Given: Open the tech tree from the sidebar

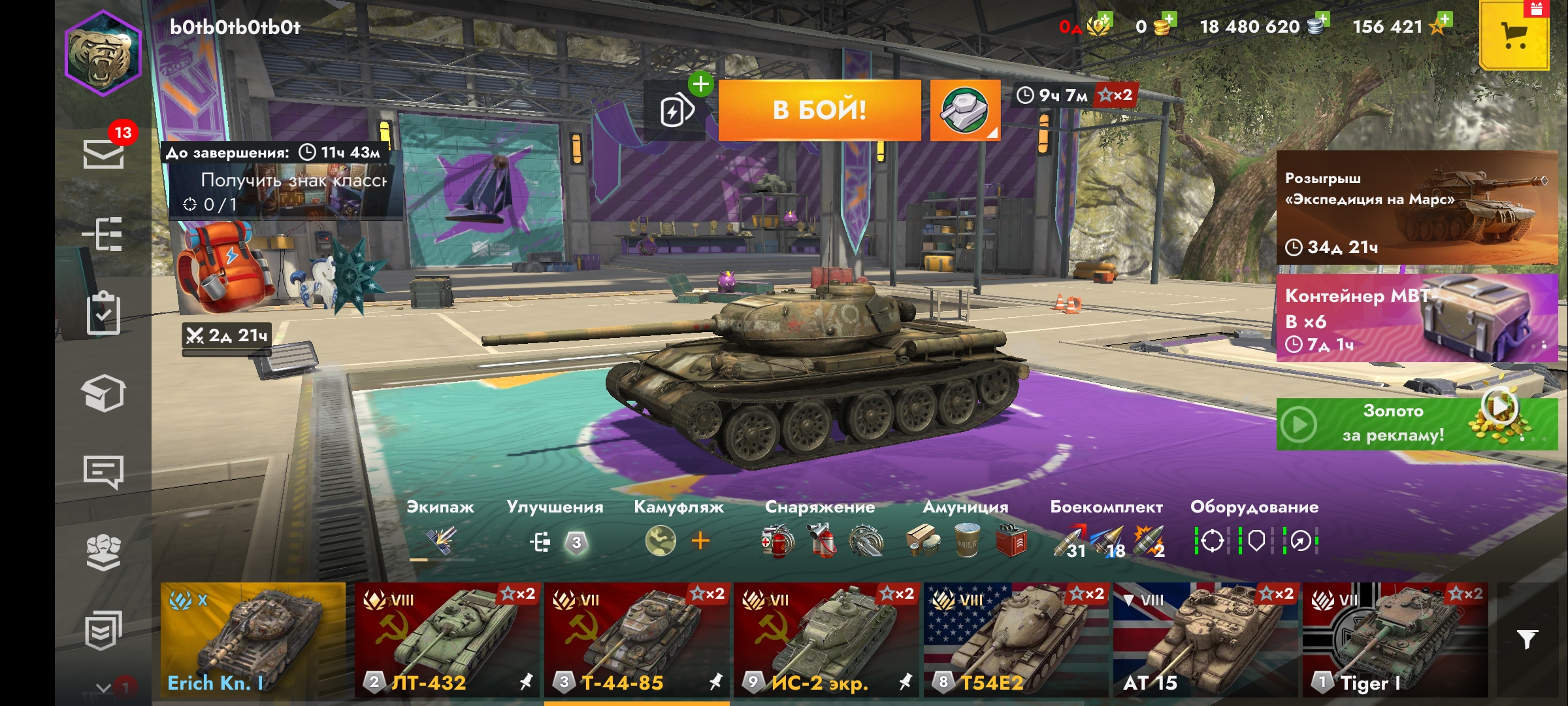Looking at the screenshot, I should tap(103, 233).
